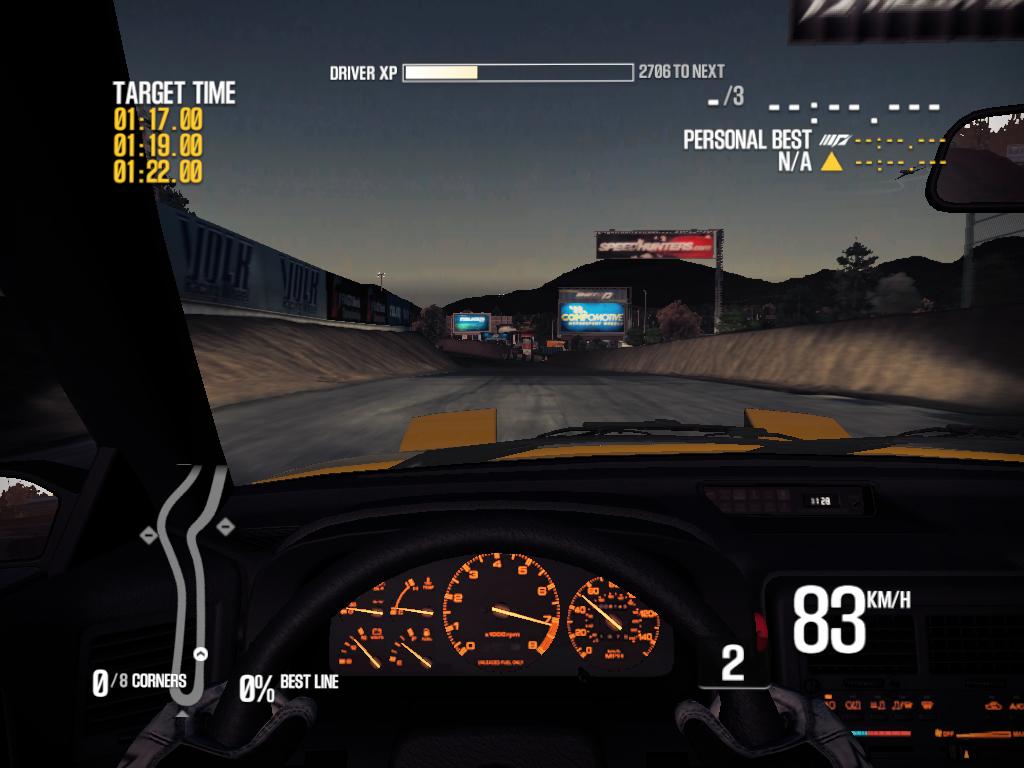
Task: Click the Corners mastered objective tracker
Action: 139,683
